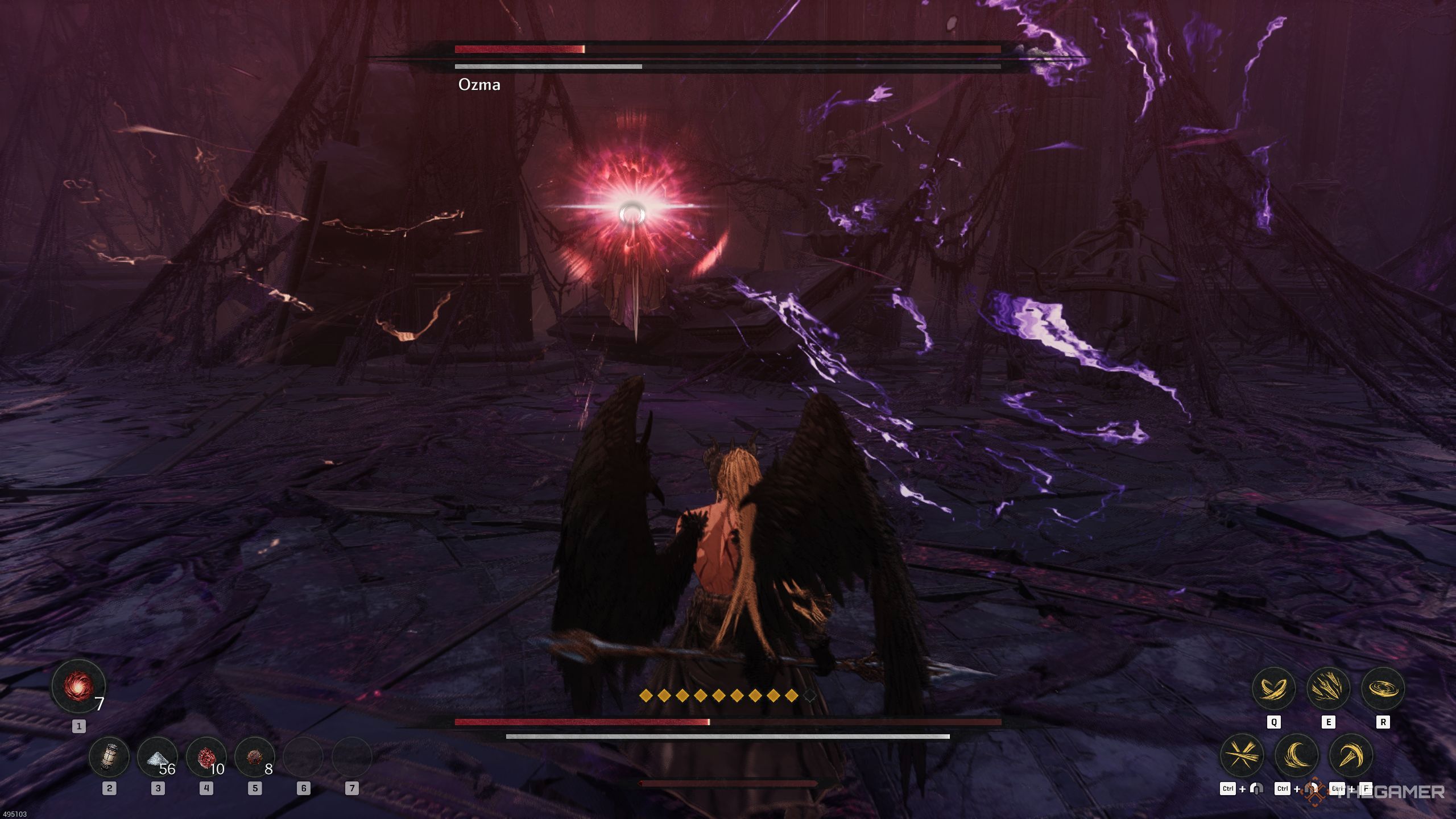Select the red crystal cluster item
This screenshot has height=819, width=1456.
click(206, 757)
